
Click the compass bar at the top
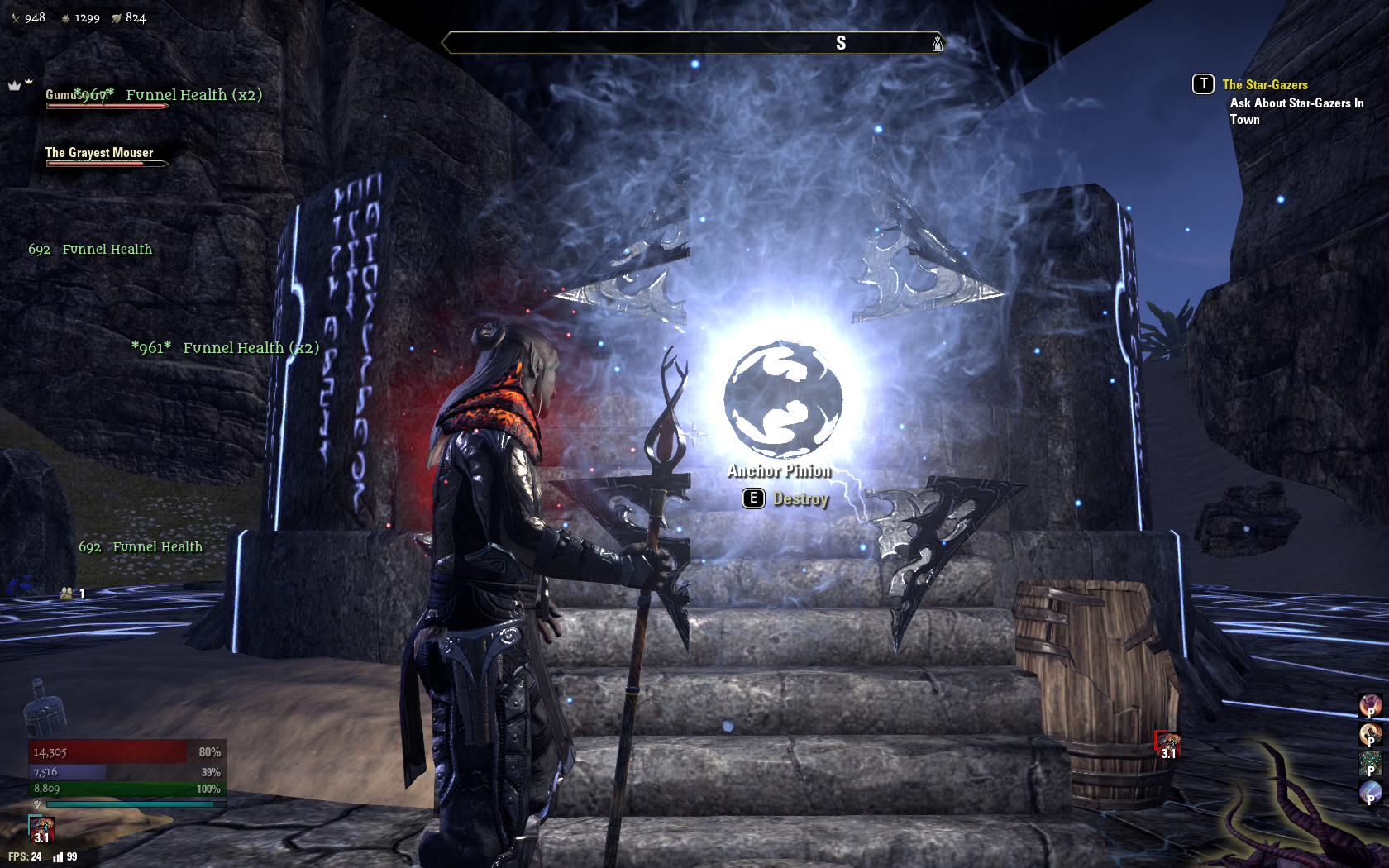click(693, 43)
